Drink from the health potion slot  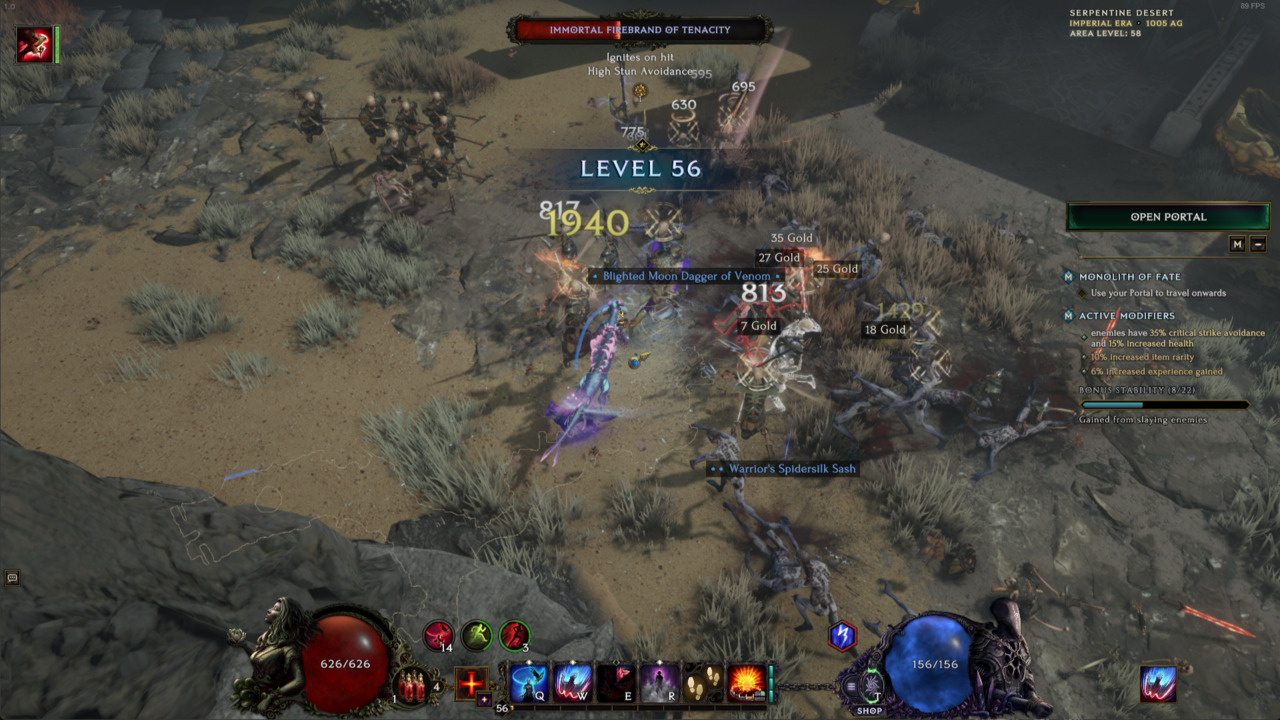coord(411,685)
